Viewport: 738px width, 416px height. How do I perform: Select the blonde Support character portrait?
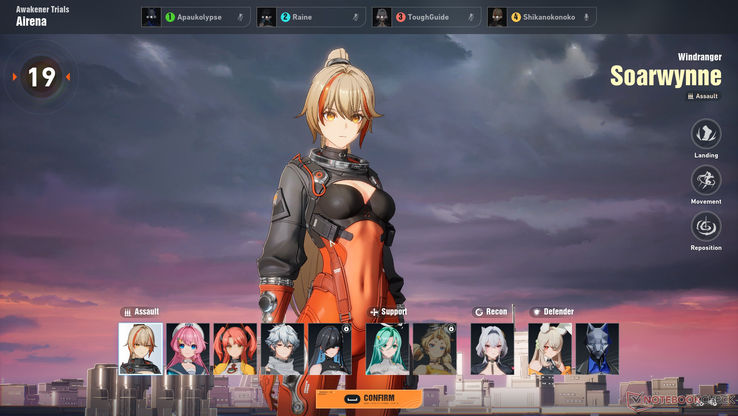point(434,348)
